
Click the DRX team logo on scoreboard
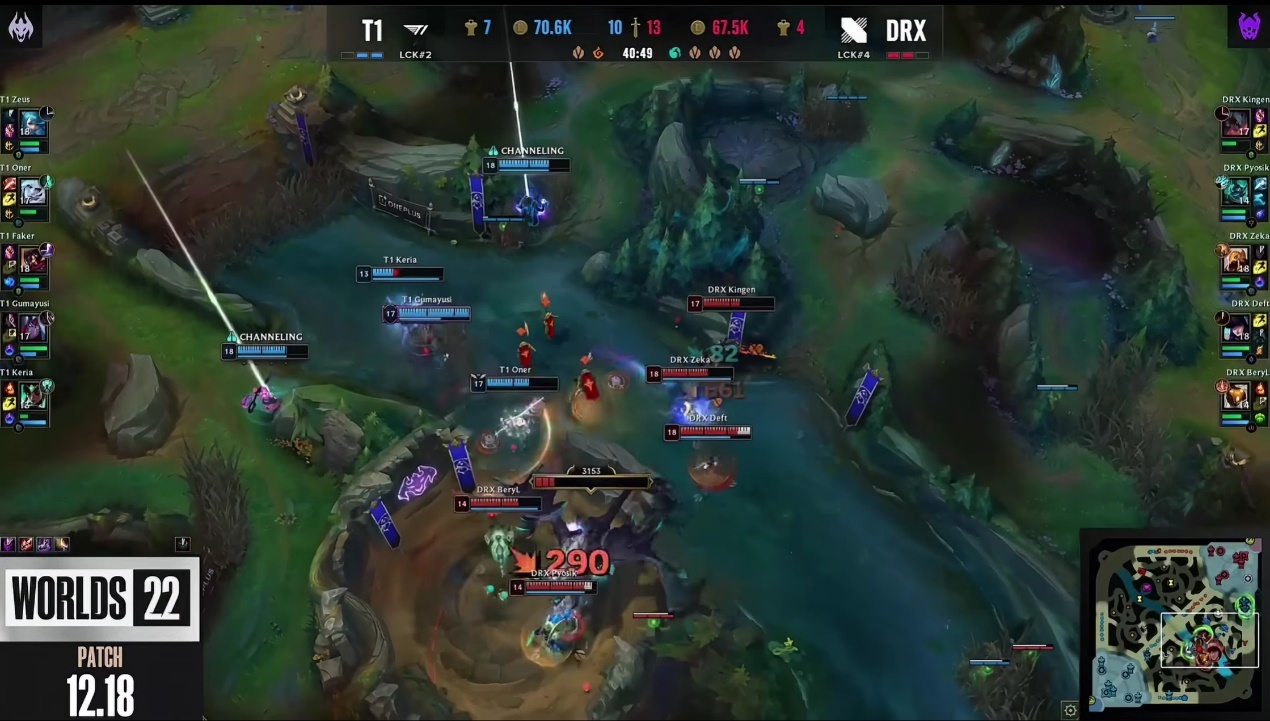[854, 30]
